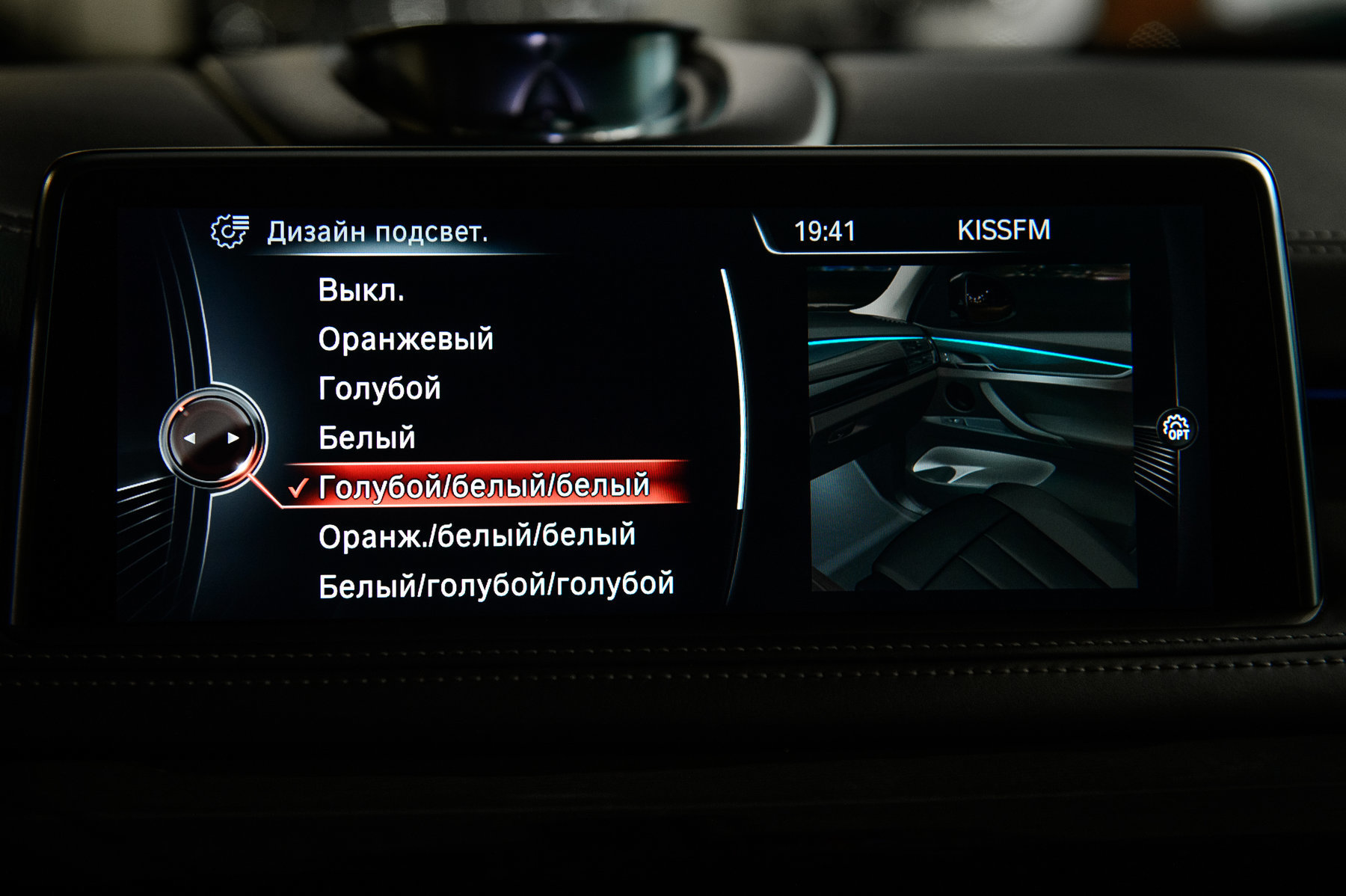Click the right arrow on the controller knob
Viewport: 1346px width, 896px height.
233,438
